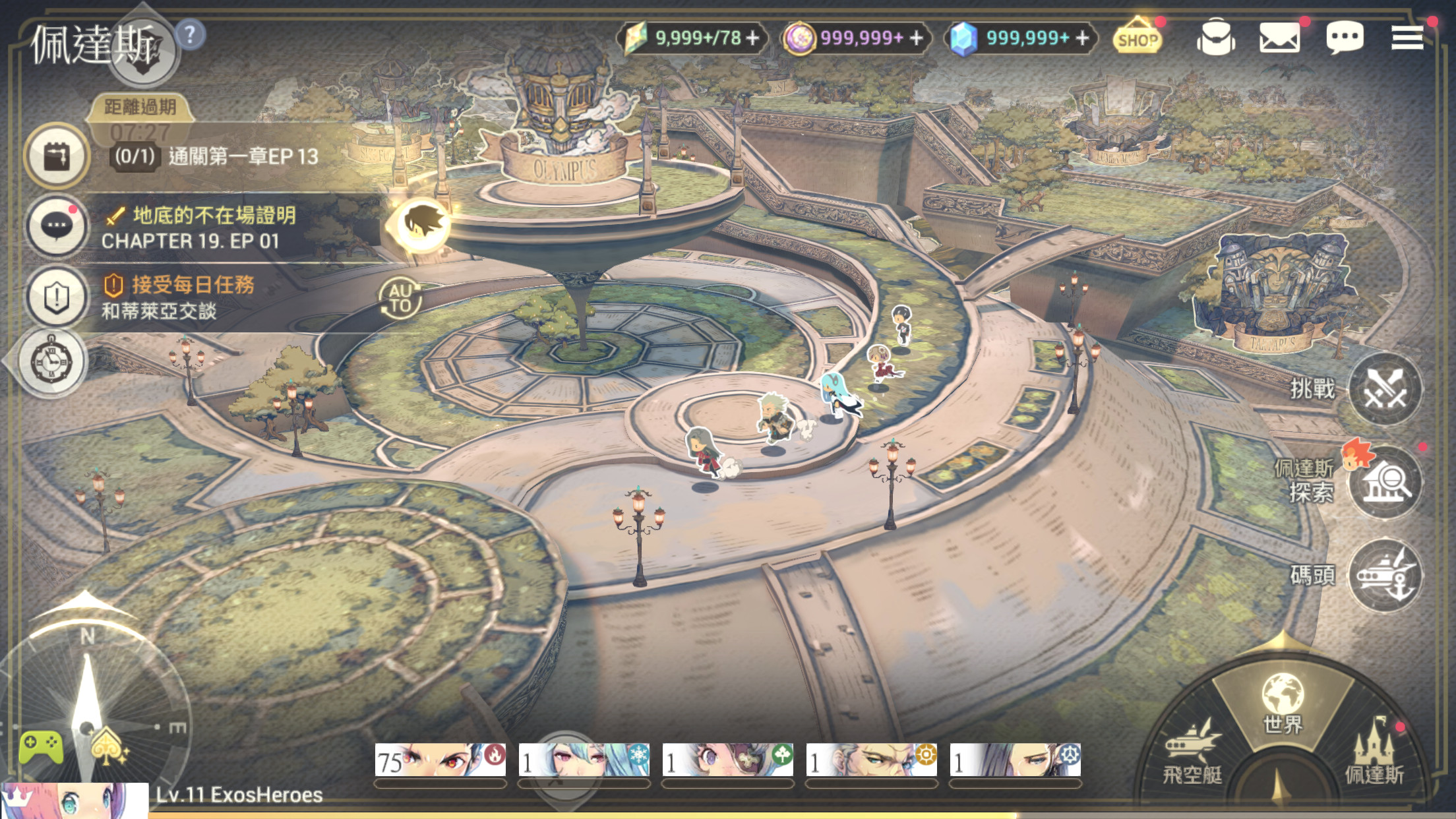The image size is (1456, 819).
Task: Toggle the AUTO button for daily quest
Action: coord(400,298)
